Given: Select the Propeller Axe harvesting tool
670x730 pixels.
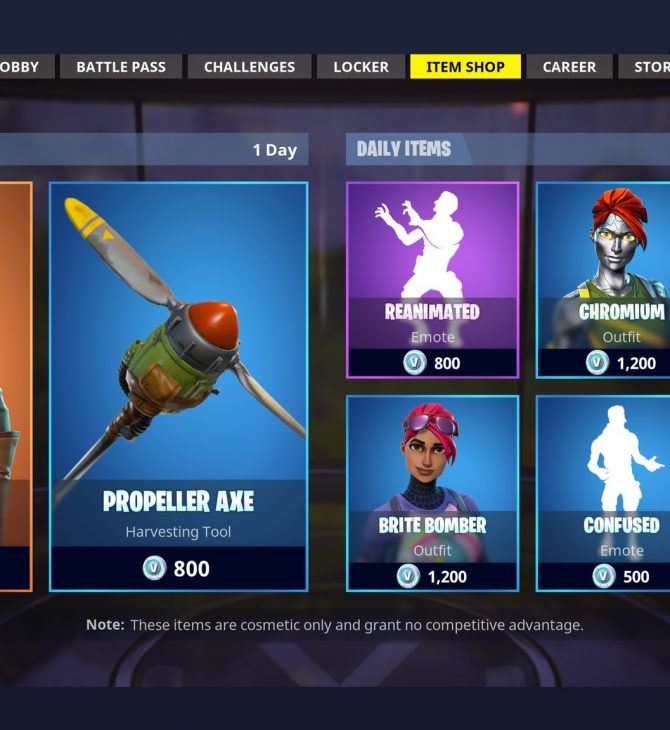Looking at the screenshot, I should [179, 386].
